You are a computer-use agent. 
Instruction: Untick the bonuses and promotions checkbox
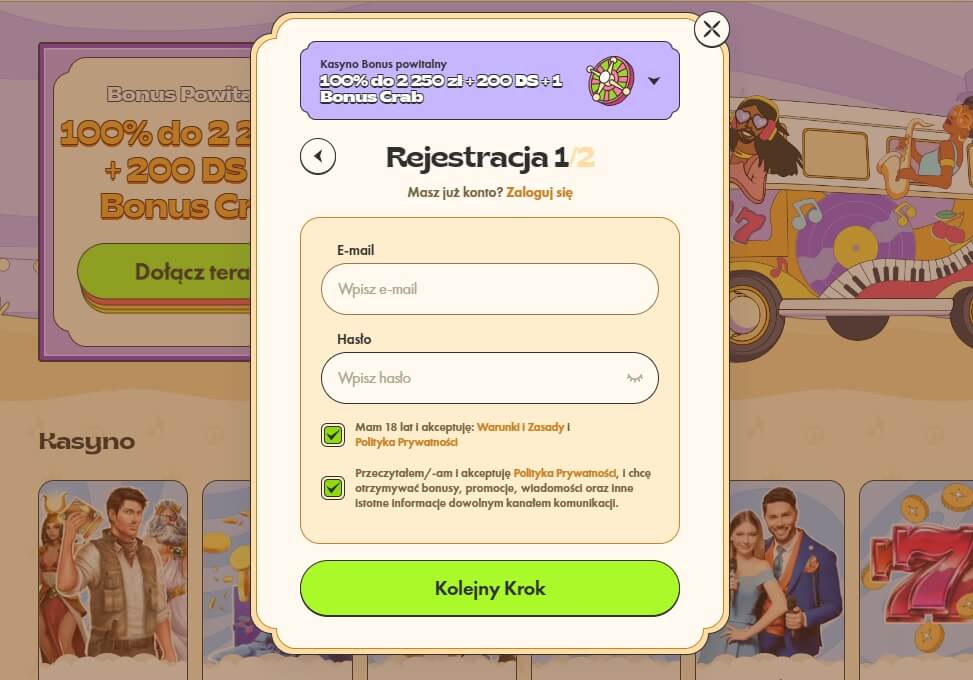(333, 488)
